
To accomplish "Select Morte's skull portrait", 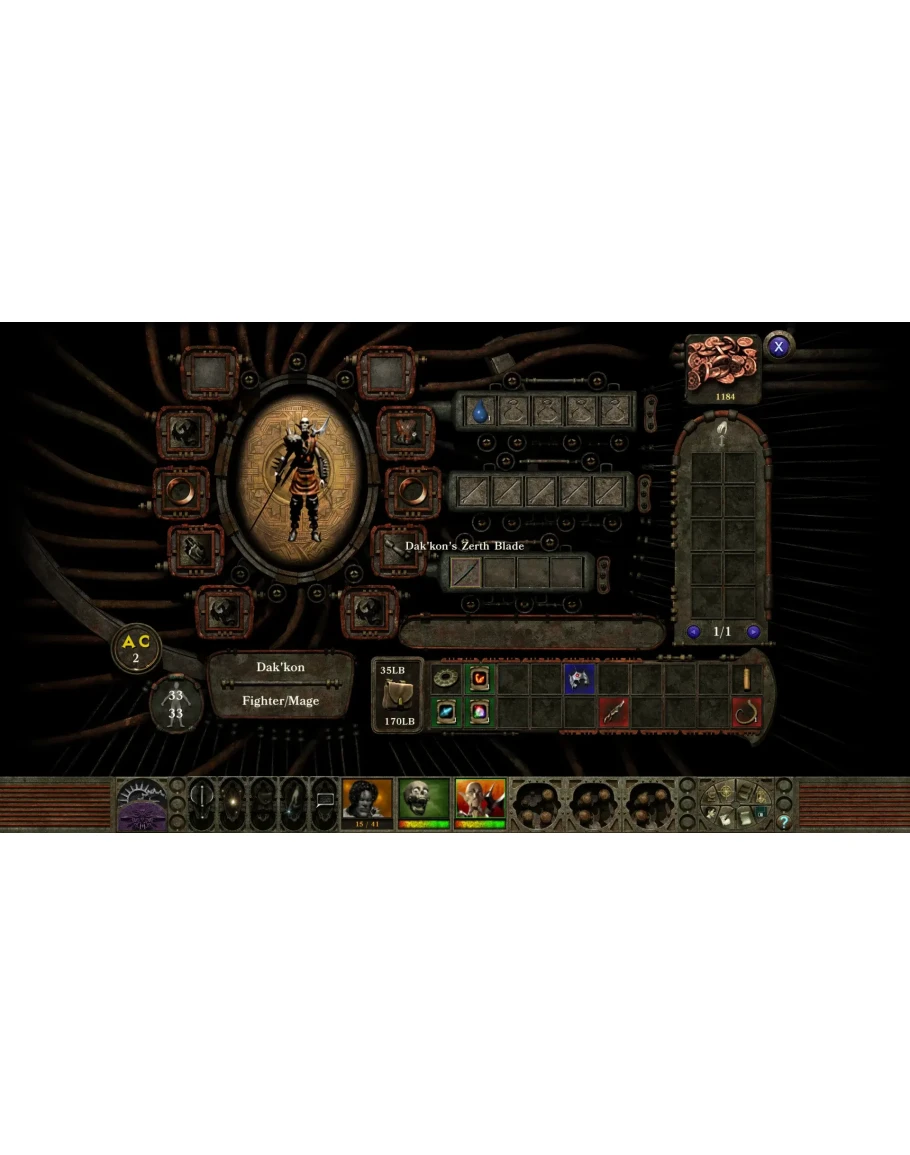I will coord(424,802).
